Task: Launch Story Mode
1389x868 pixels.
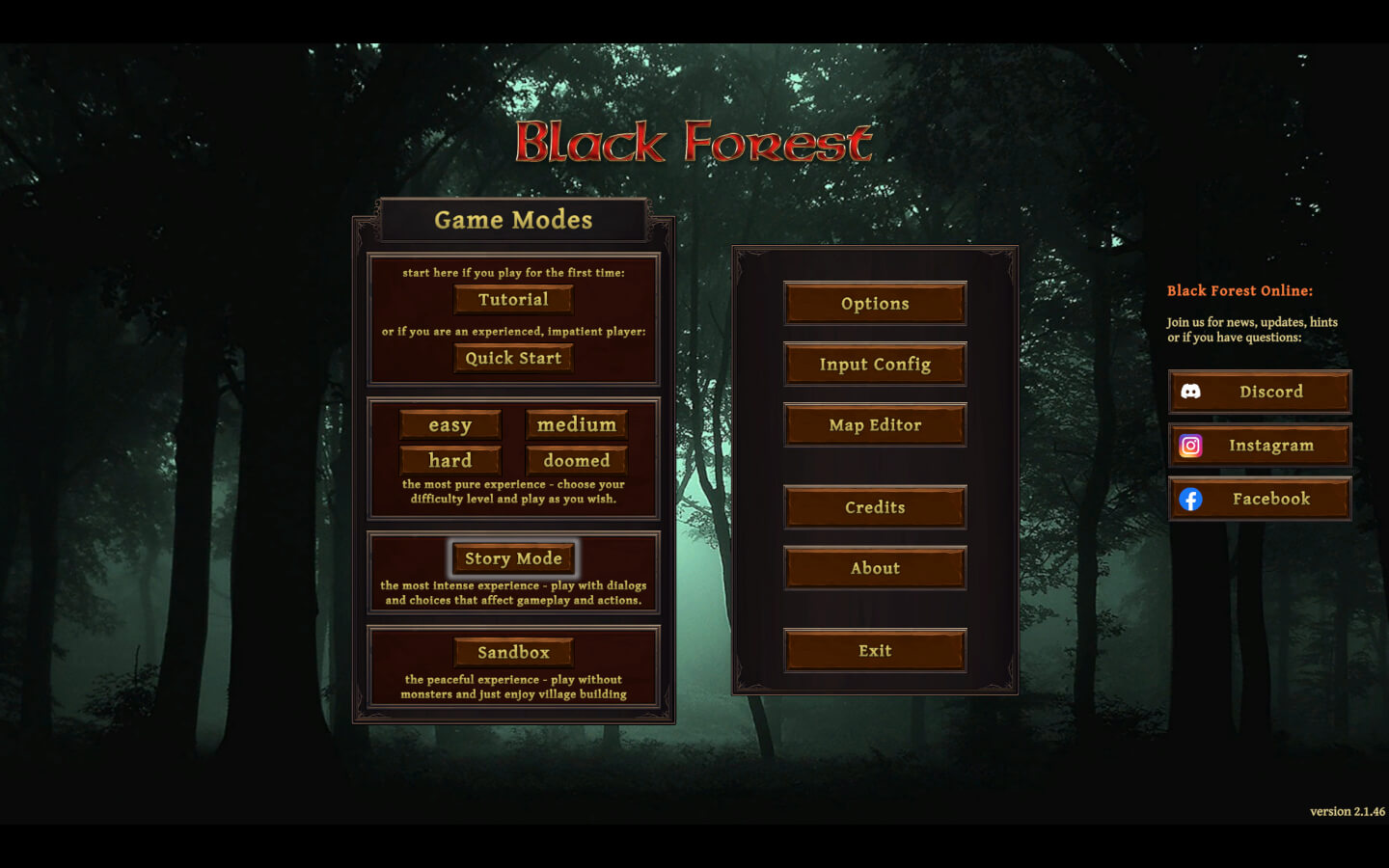Action: [513, 558]
